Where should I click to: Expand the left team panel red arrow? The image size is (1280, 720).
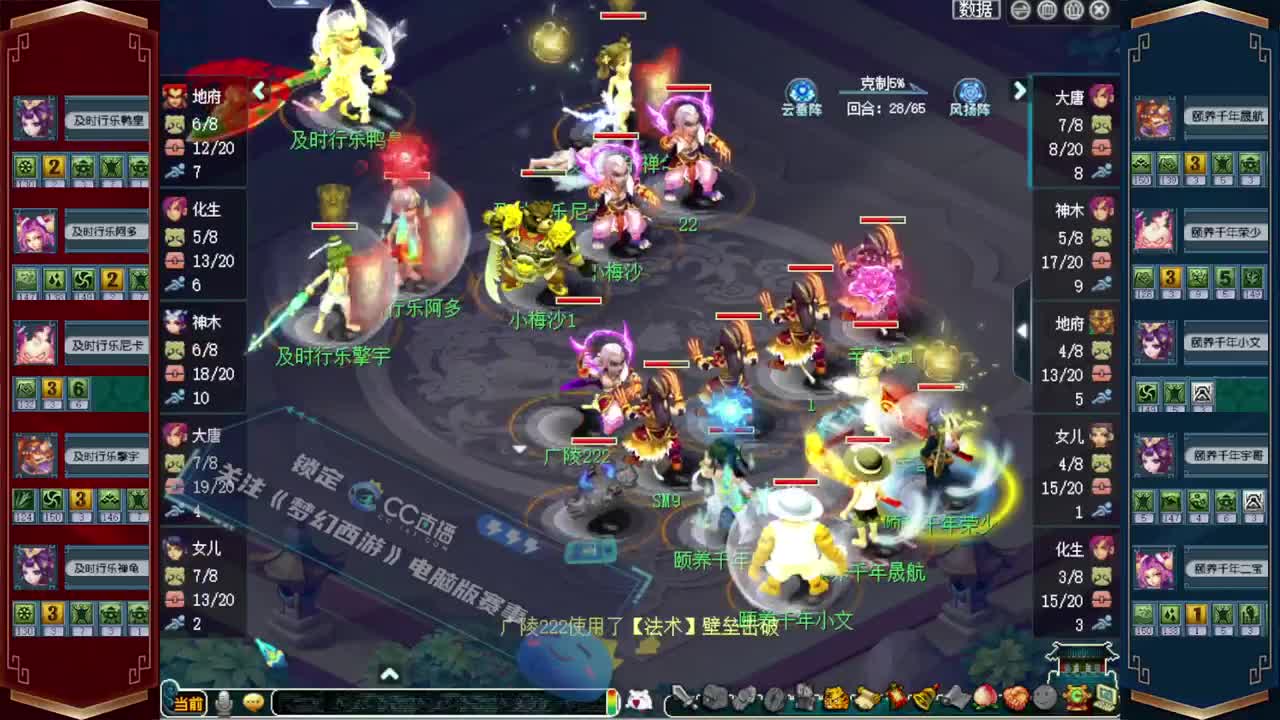[x=259, y=90]
